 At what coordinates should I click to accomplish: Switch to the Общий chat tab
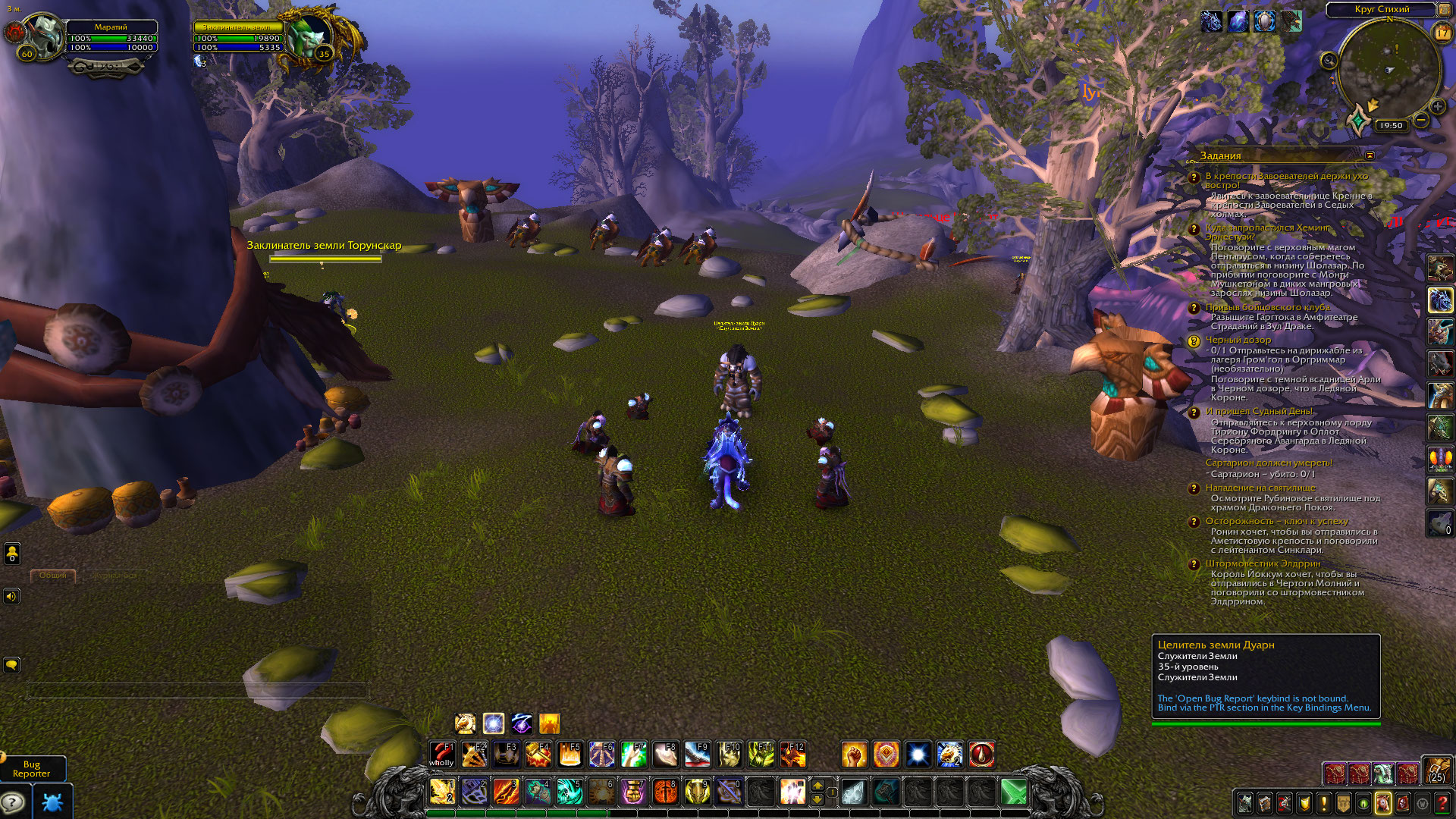click(52, 576)
